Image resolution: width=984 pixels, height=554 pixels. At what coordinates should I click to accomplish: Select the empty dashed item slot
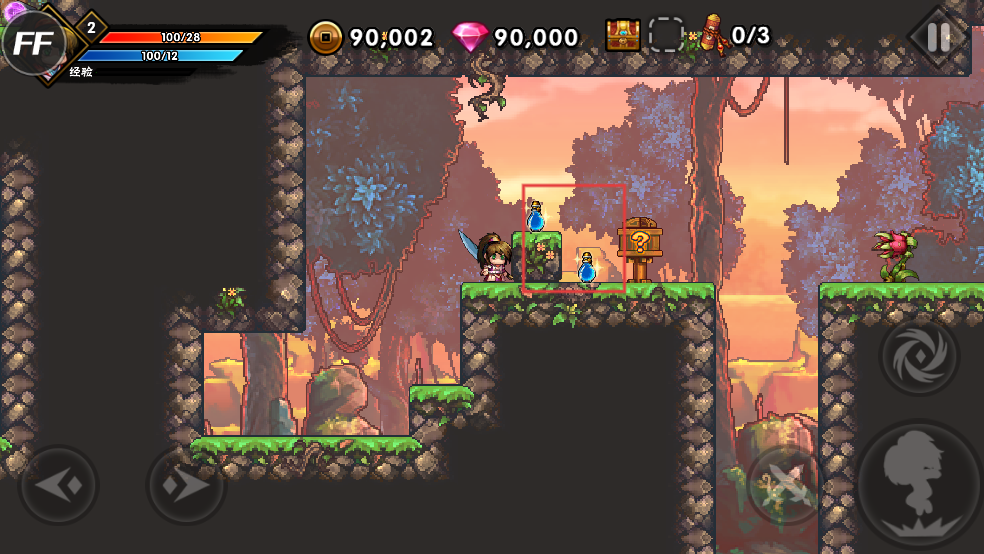666,35
